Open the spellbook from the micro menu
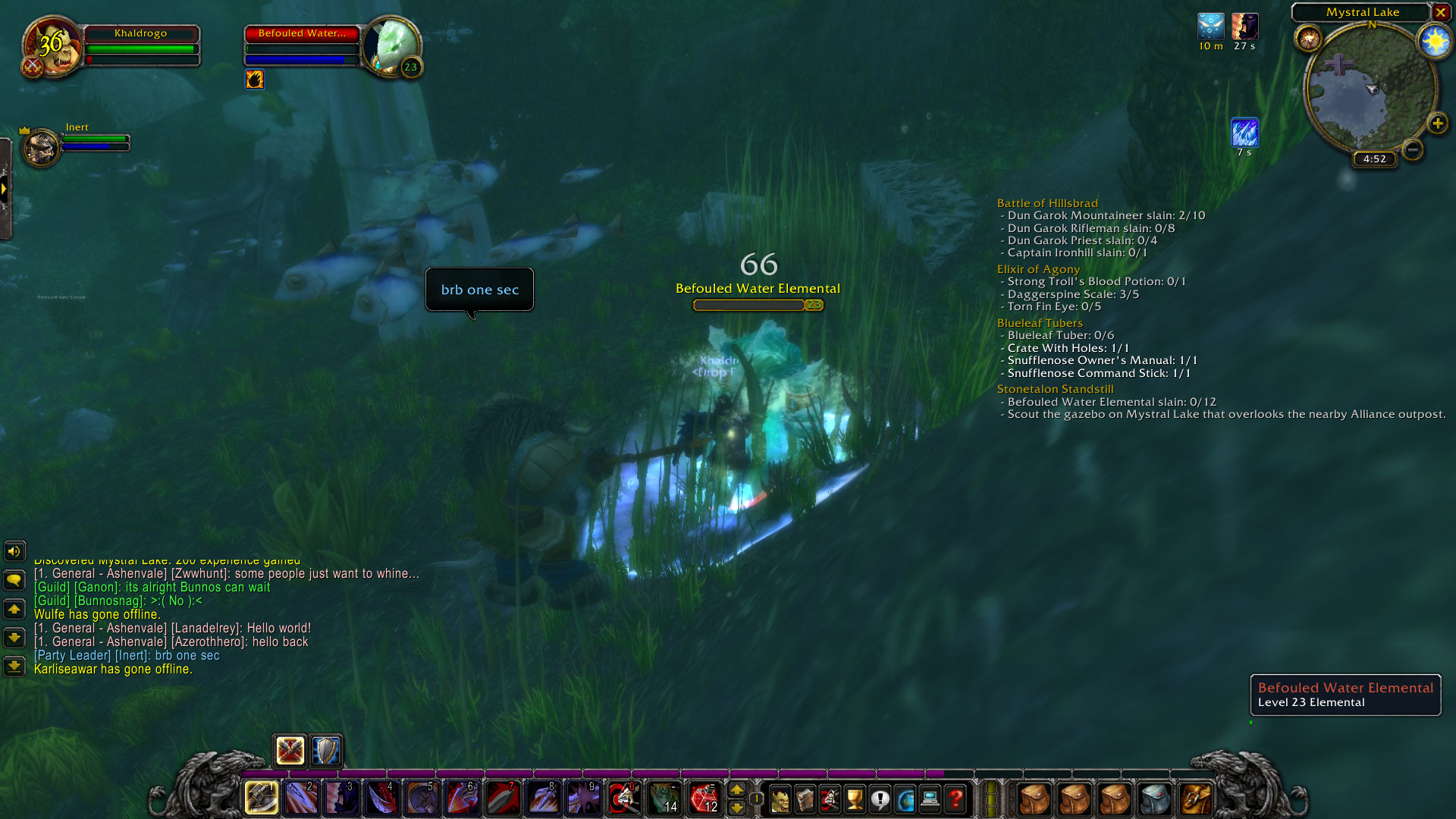 pyautogui.click(x=805, y=799)
